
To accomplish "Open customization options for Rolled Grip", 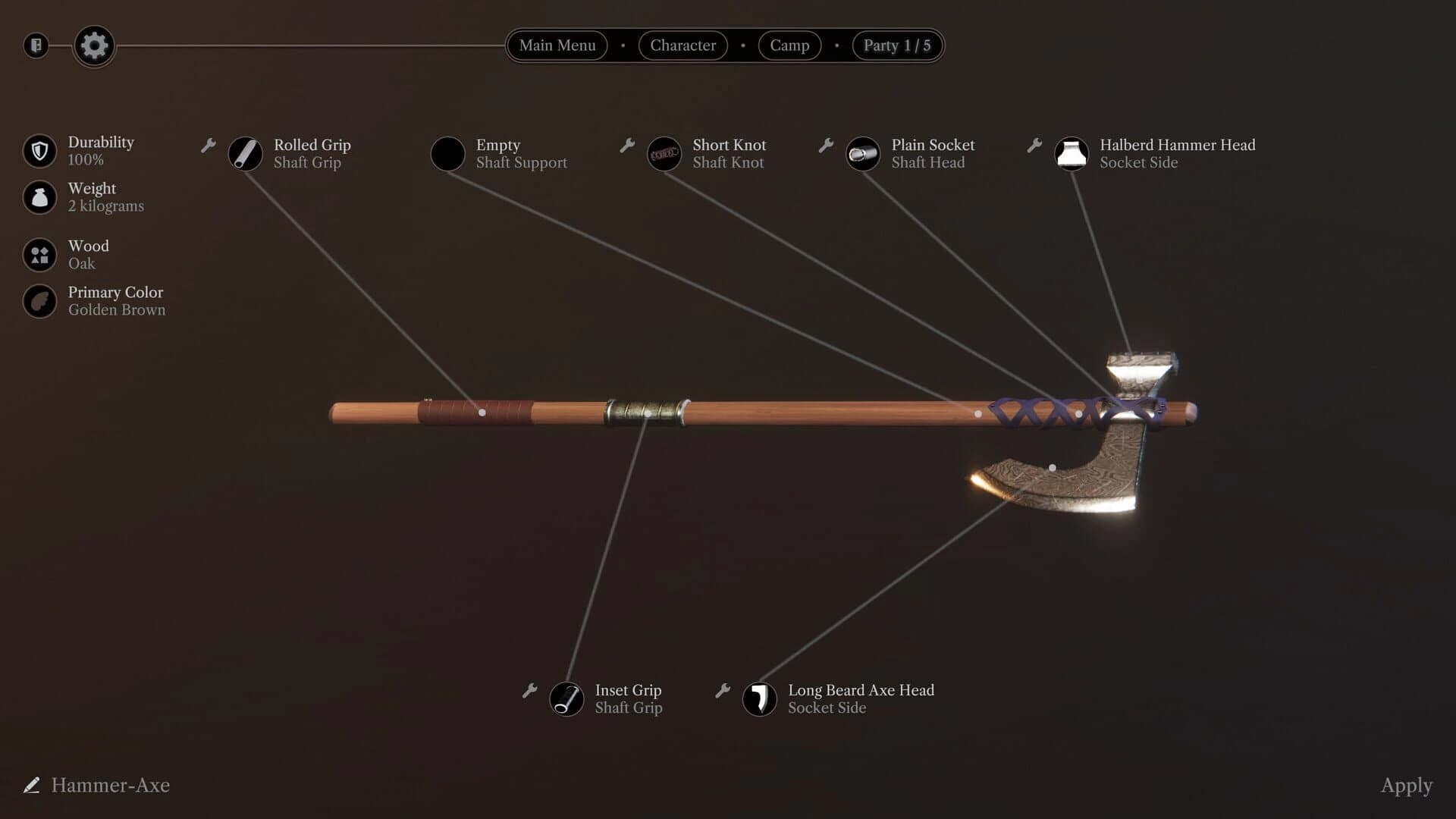I will 208,145.
